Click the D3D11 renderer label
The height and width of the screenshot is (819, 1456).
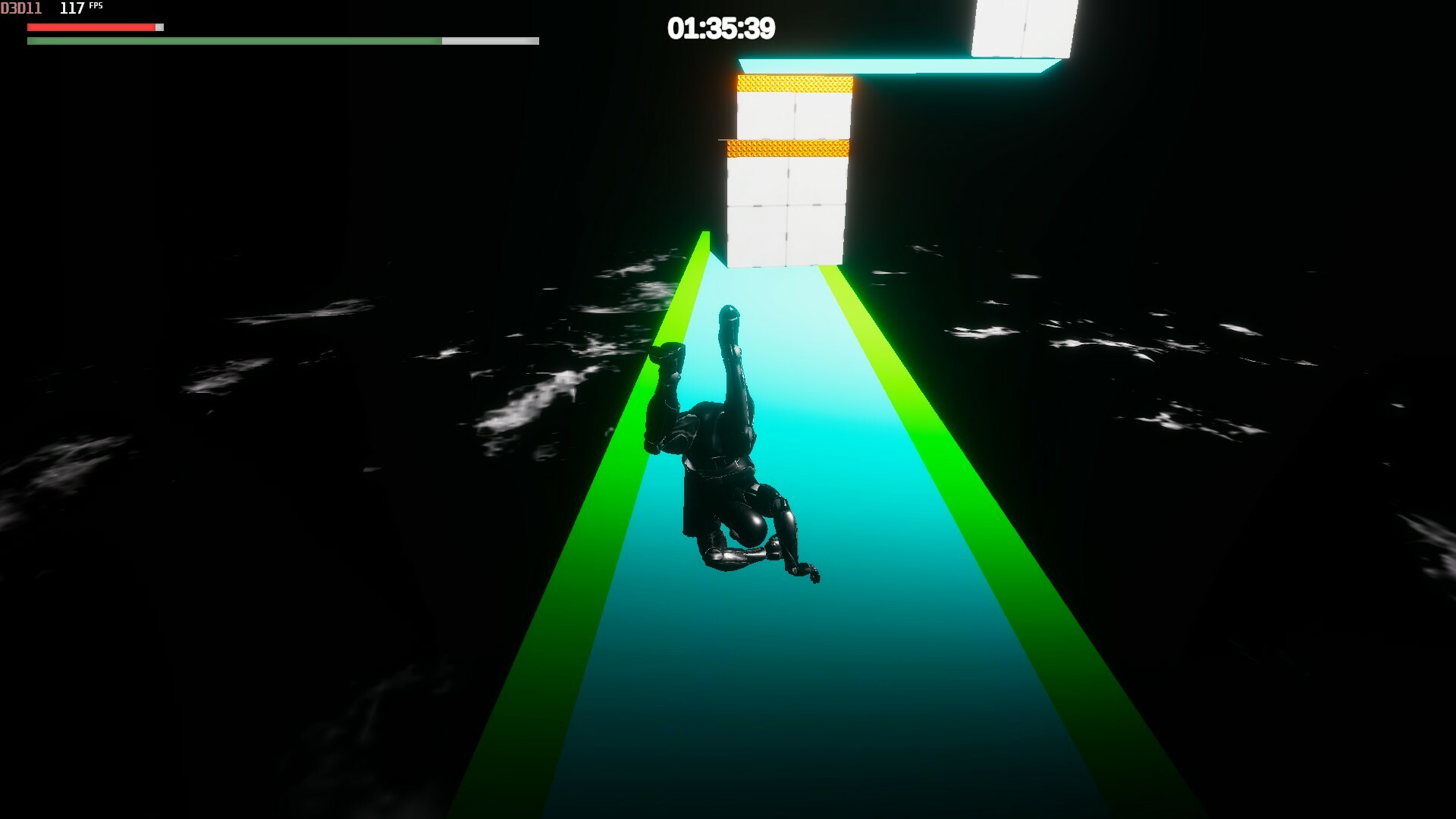click(x=20, y=8)
